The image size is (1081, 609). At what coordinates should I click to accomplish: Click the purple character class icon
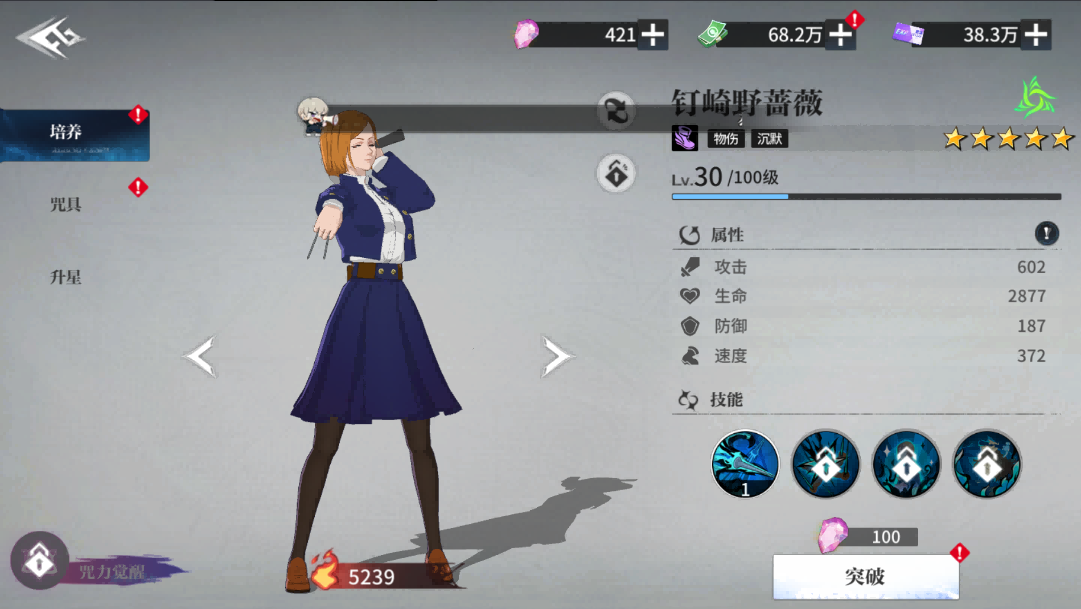685,138
